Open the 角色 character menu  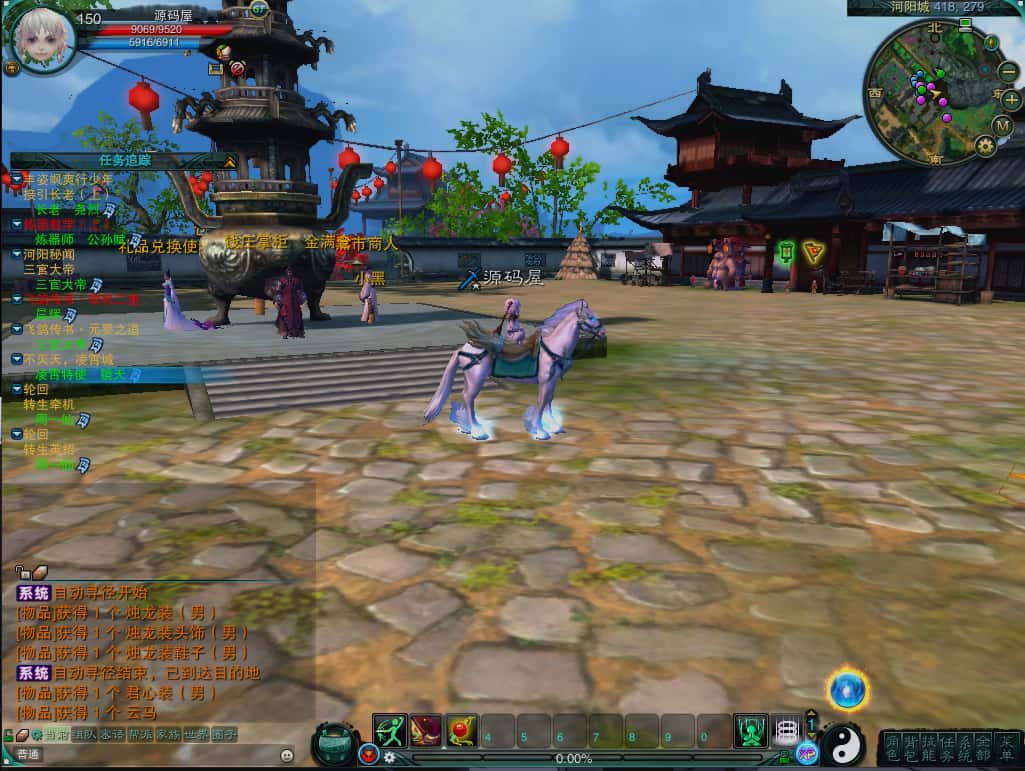click(x=892, y=747)
